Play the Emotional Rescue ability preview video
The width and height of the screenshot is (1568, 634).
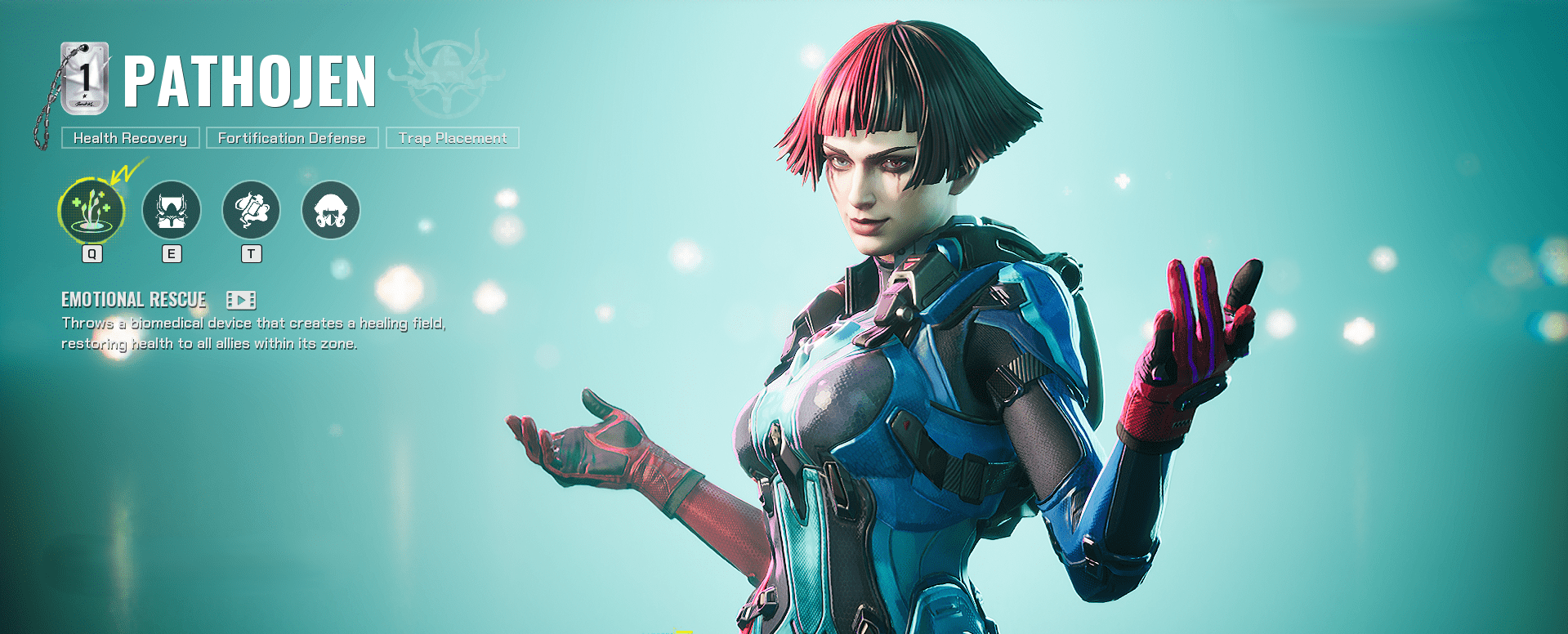(241, 301)
